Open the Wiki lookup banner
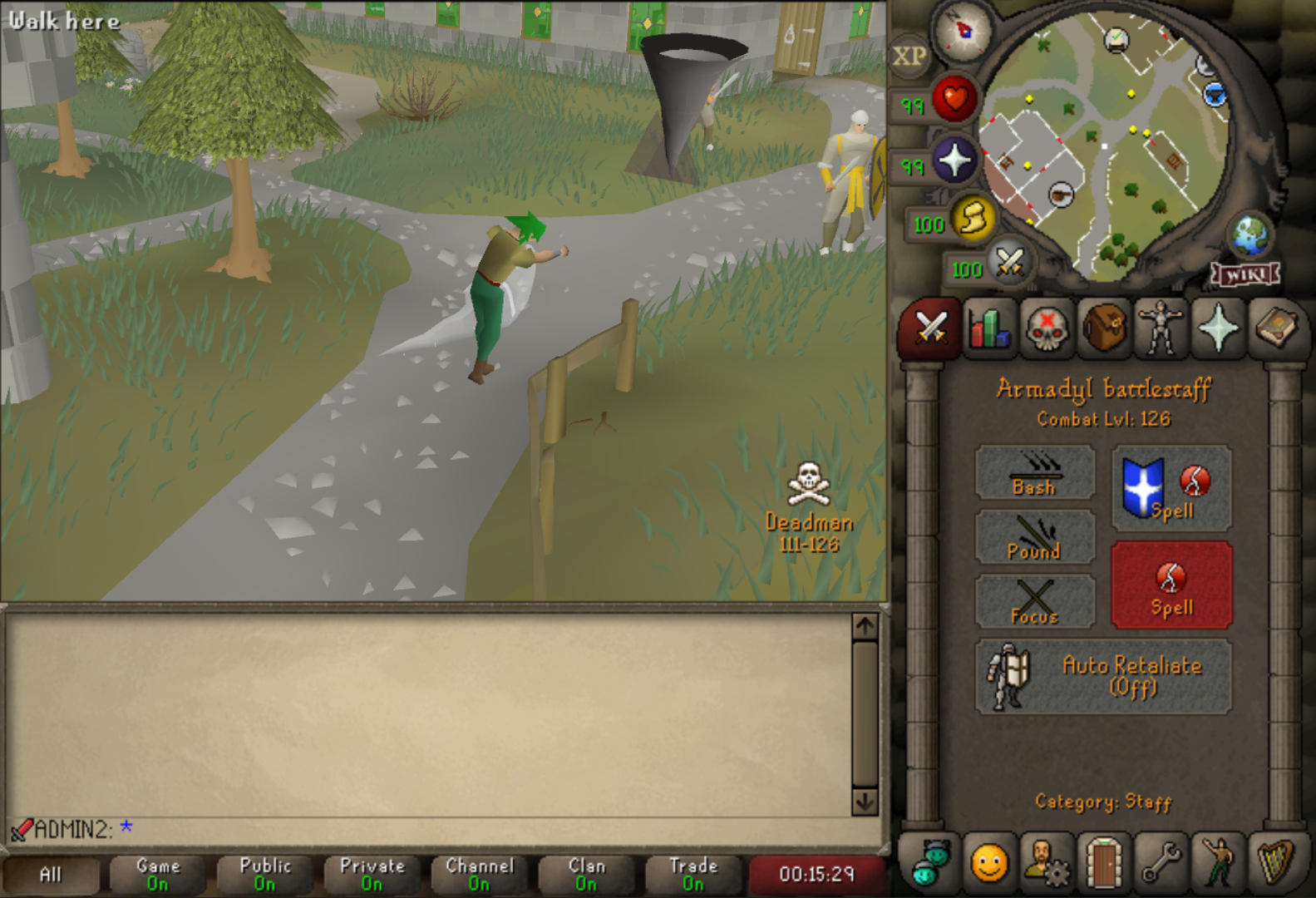The image size is (1316, 898). (x=1245, y=274)
